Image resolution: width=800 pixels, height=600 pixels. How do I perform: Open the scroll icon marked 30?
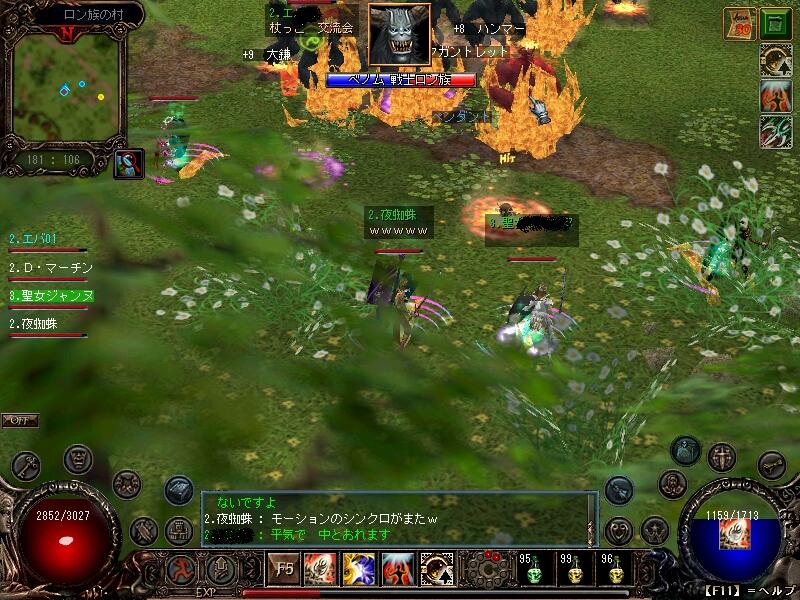[x=740, y=24]
